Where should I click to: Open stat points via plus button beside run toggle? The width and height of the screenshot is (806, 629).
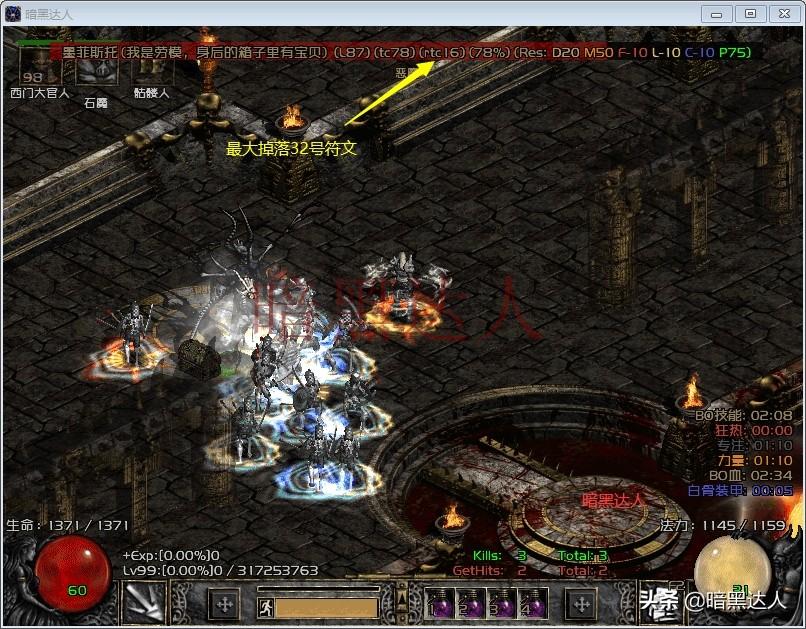(225, 604)
